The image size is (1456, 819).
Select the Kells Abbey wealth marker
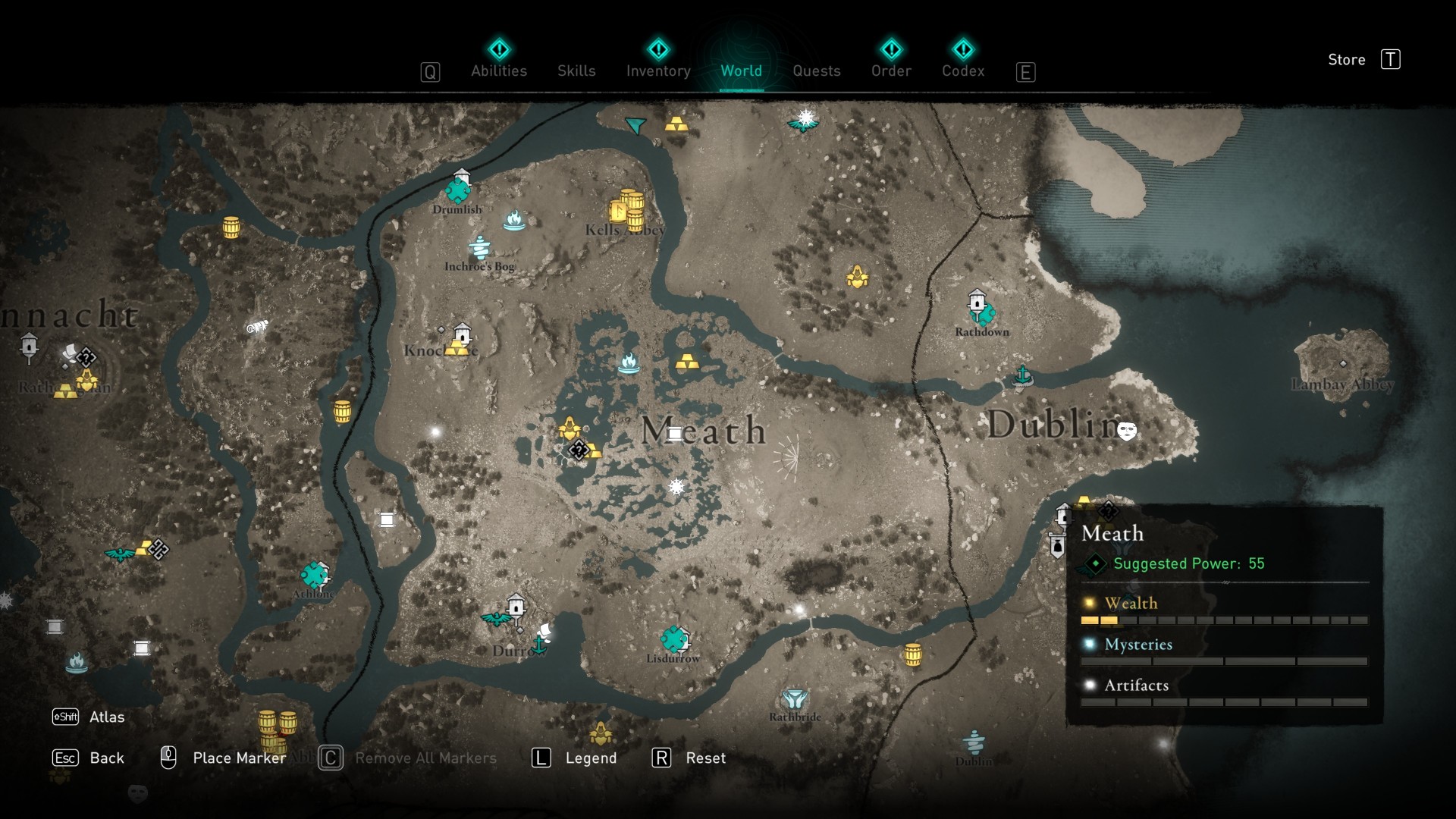click(627, 210)
